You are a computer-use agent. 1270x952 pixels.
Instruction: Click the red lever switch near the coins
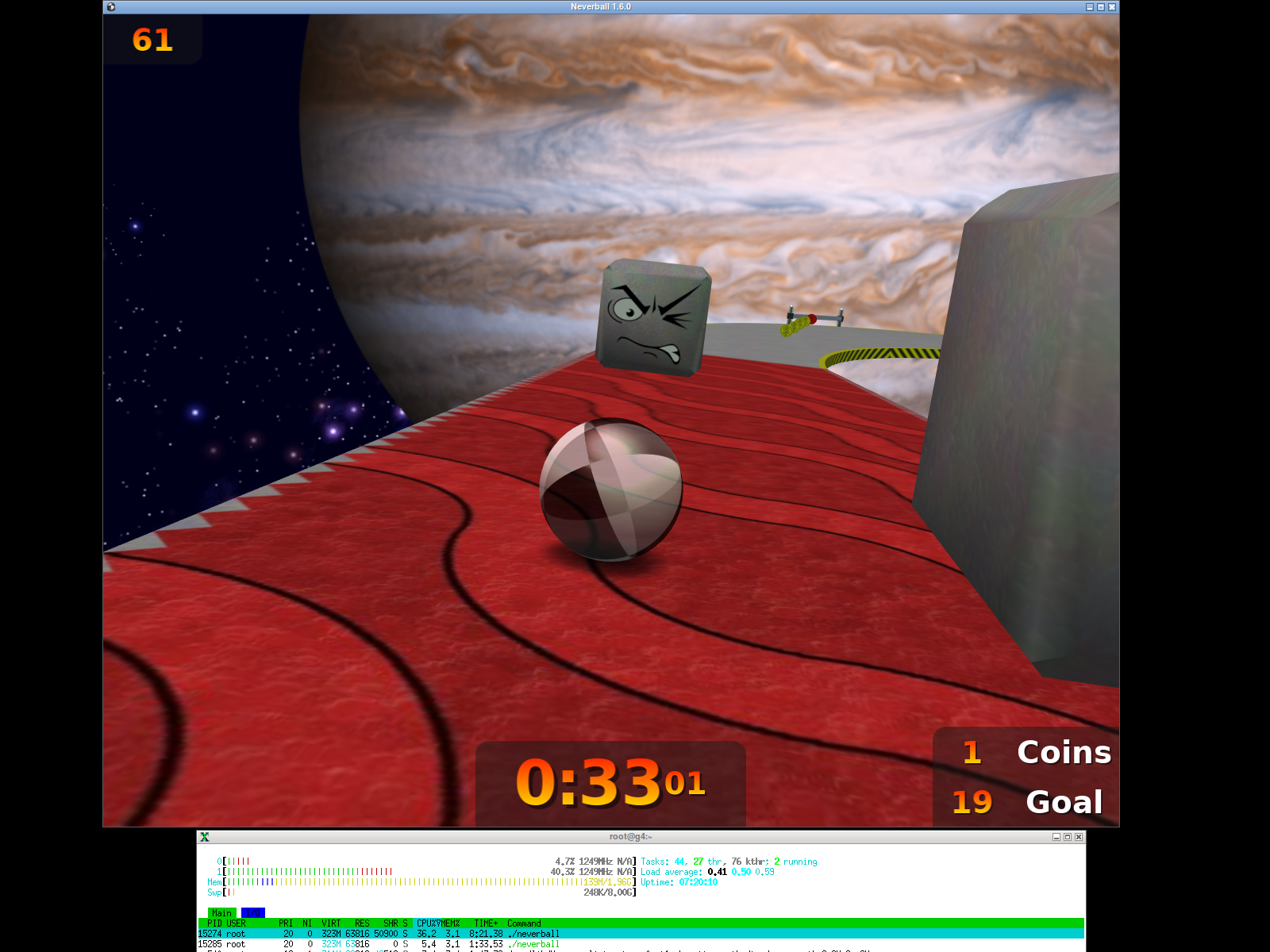812,319
